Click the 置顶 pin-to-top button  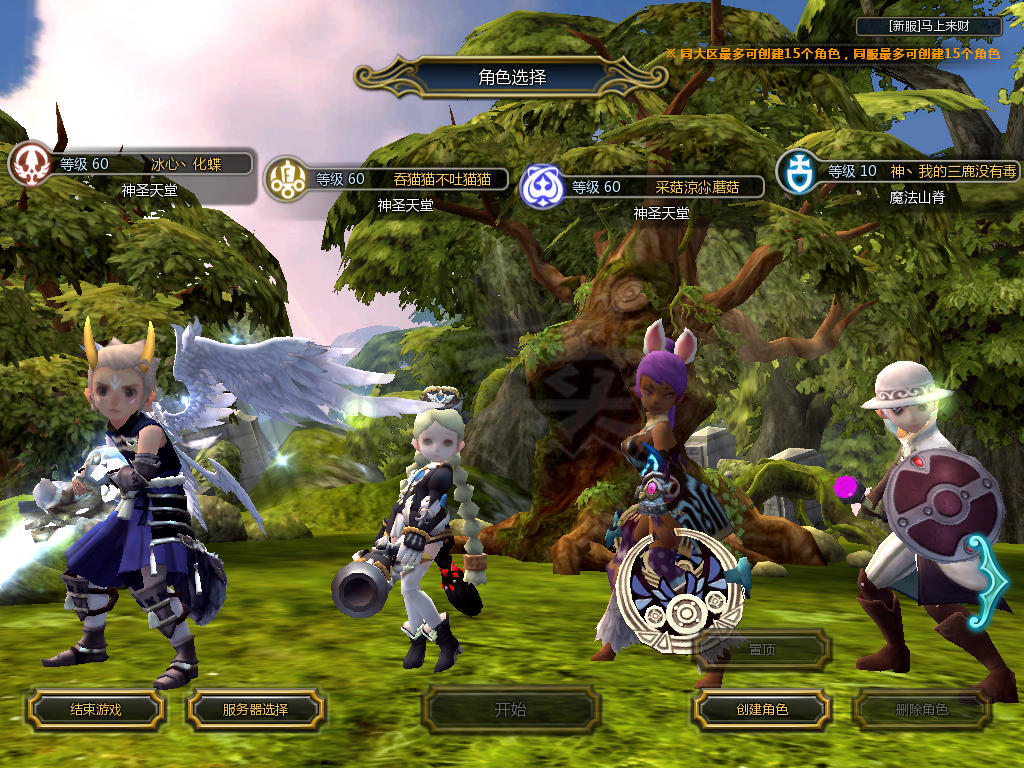(x=762, y=649)
